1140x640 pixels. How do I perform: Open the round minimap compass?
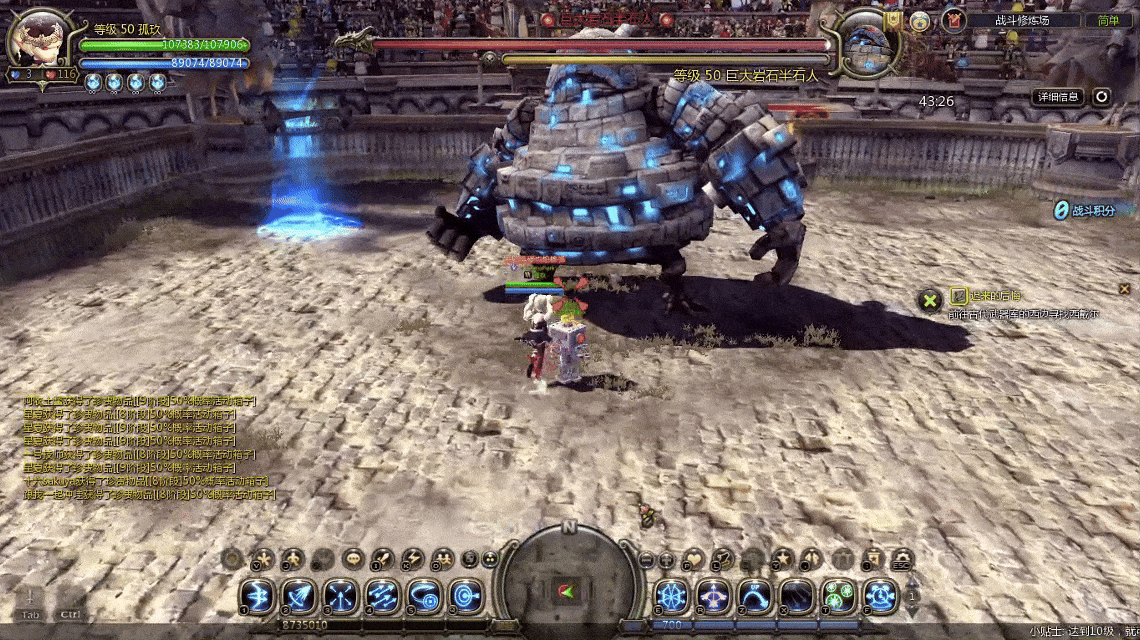click(x=568, y=582)
